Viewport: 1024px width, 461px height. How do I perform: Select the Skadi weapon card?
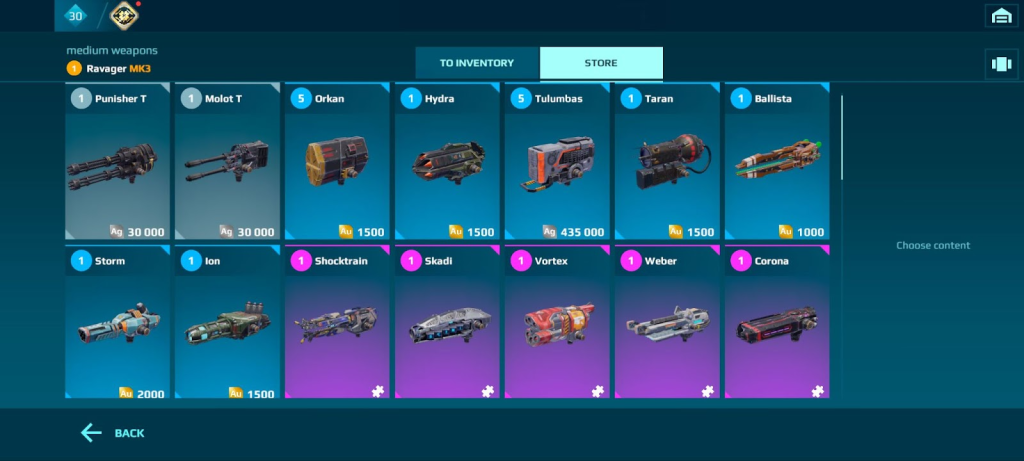447,323
